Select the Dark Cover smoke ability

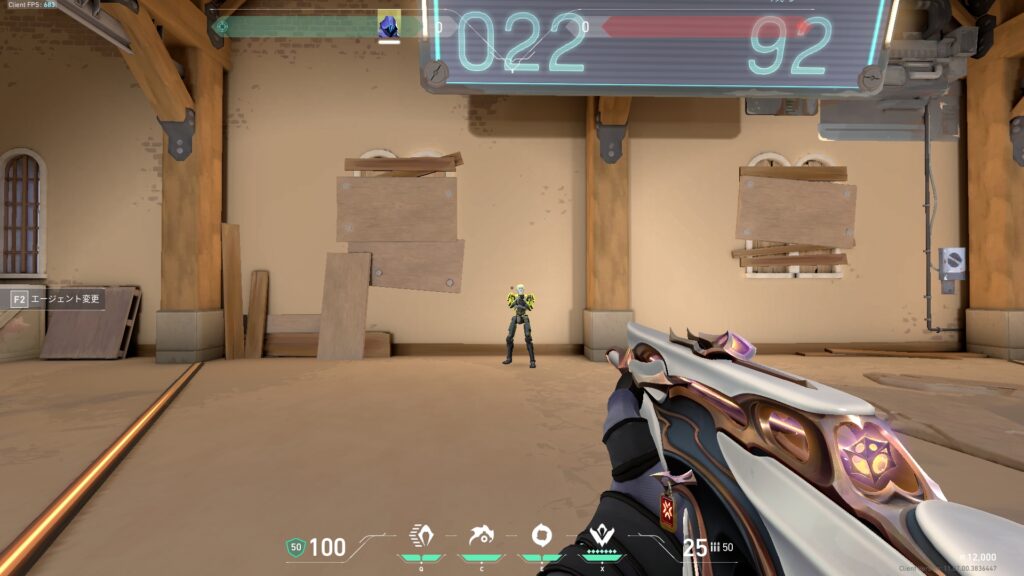tap(541, 534)
